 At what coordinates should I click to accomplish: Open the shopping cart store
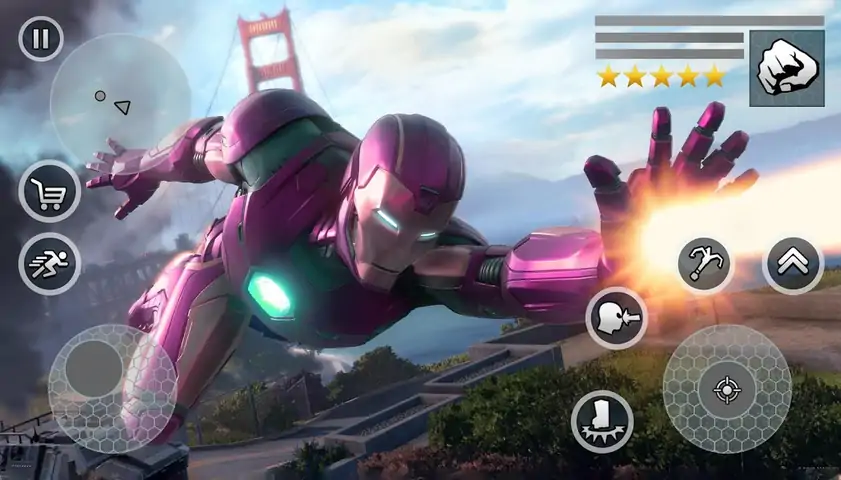click(49, 191)
